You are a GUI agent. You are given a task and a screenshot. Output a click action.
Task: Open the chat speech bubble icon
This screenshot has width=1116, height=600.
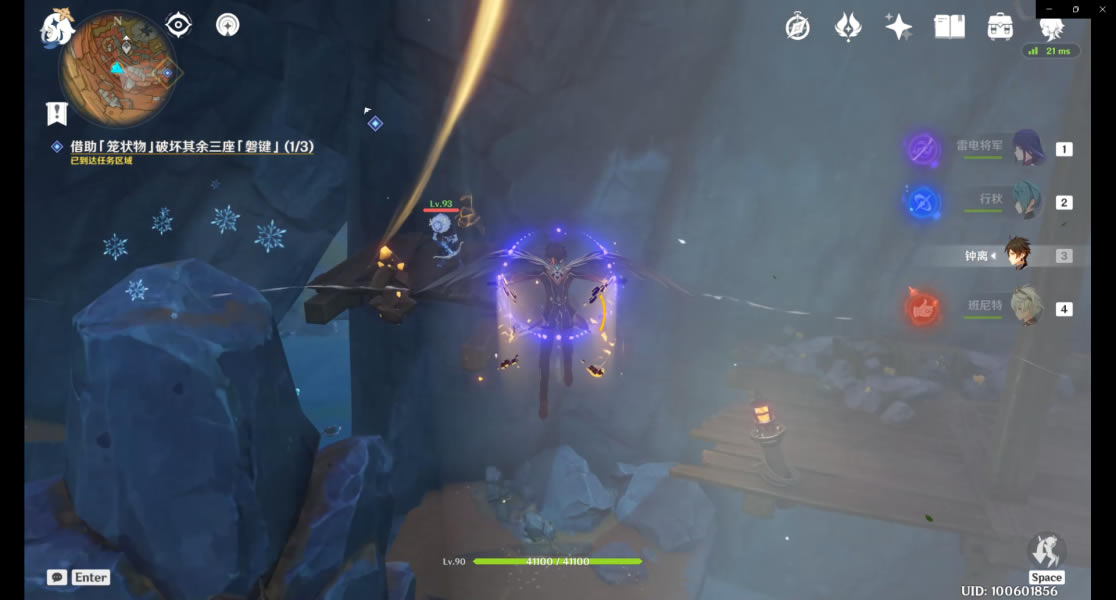tap(57, 577)
